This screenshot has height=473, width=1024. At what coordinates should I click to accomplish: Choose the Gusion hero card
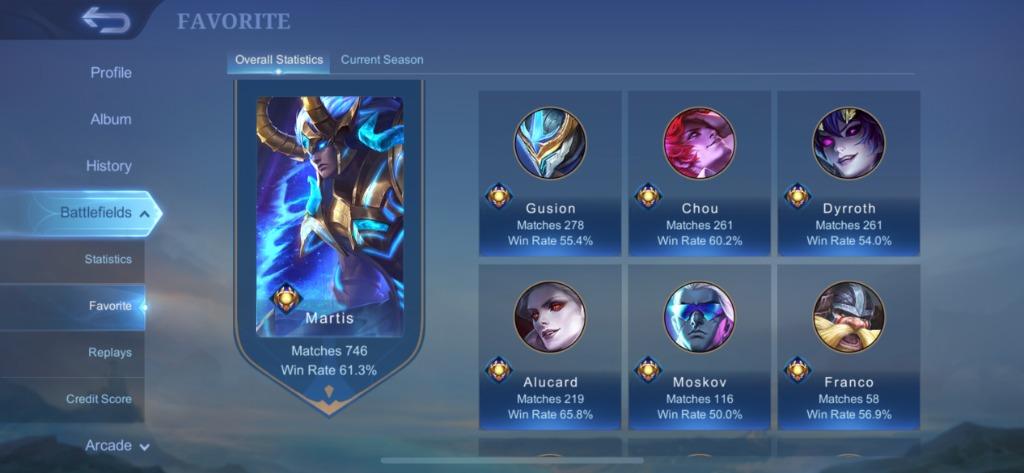tap(550, 174)
